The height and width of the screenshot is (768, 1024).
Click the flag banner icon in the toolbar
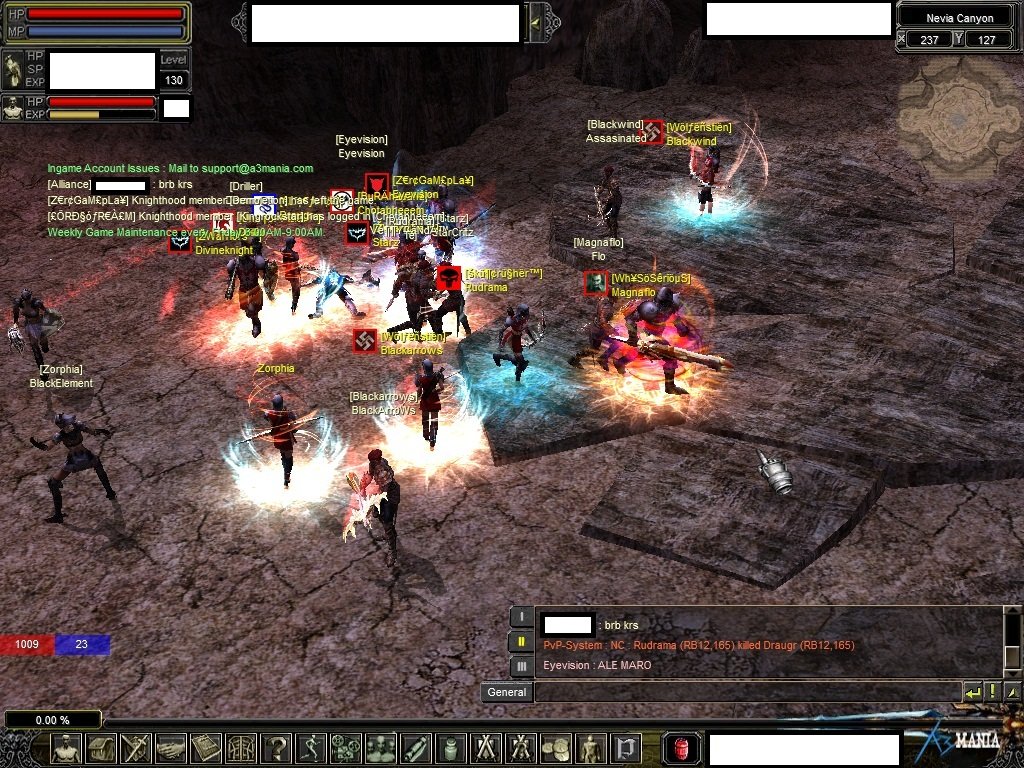pos(626,748)
